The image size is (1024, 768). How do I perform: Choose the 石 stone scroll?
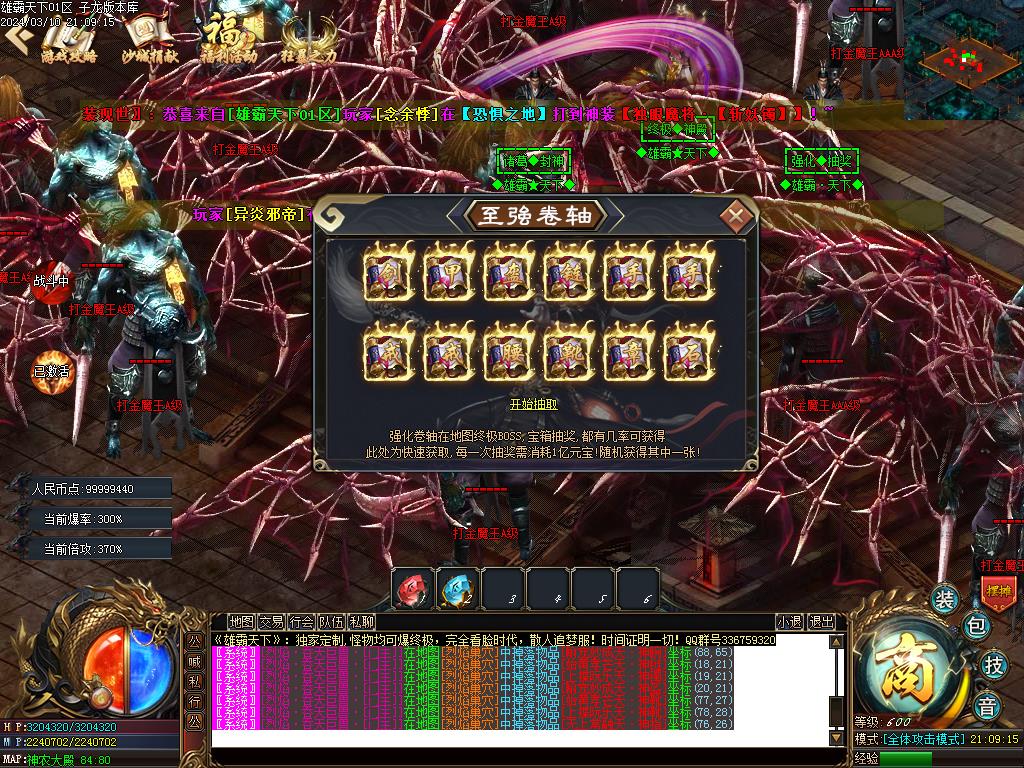(689, 352)
